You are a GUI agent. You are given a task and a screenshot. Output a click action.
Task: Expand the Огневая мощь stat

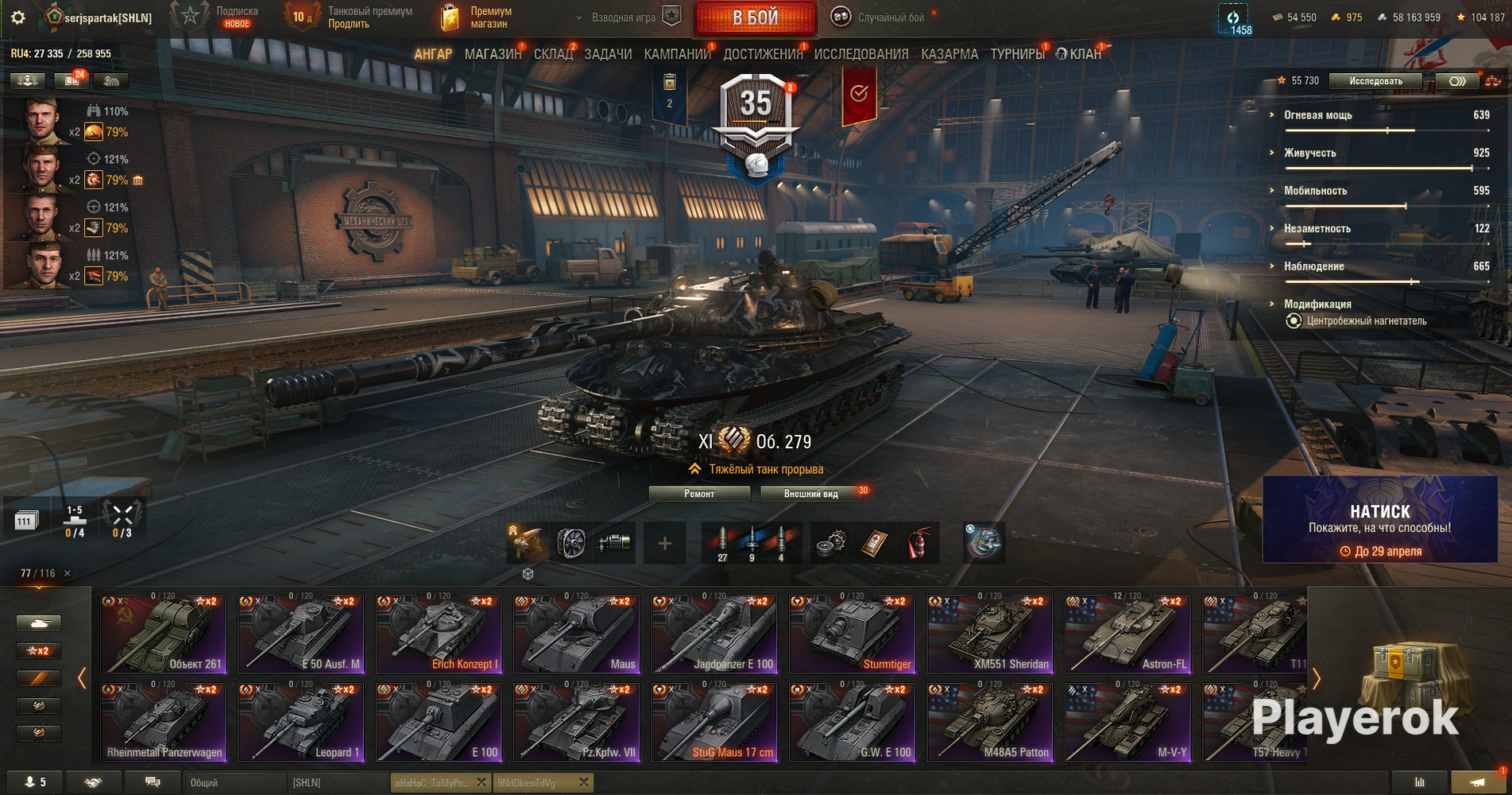1318,115
